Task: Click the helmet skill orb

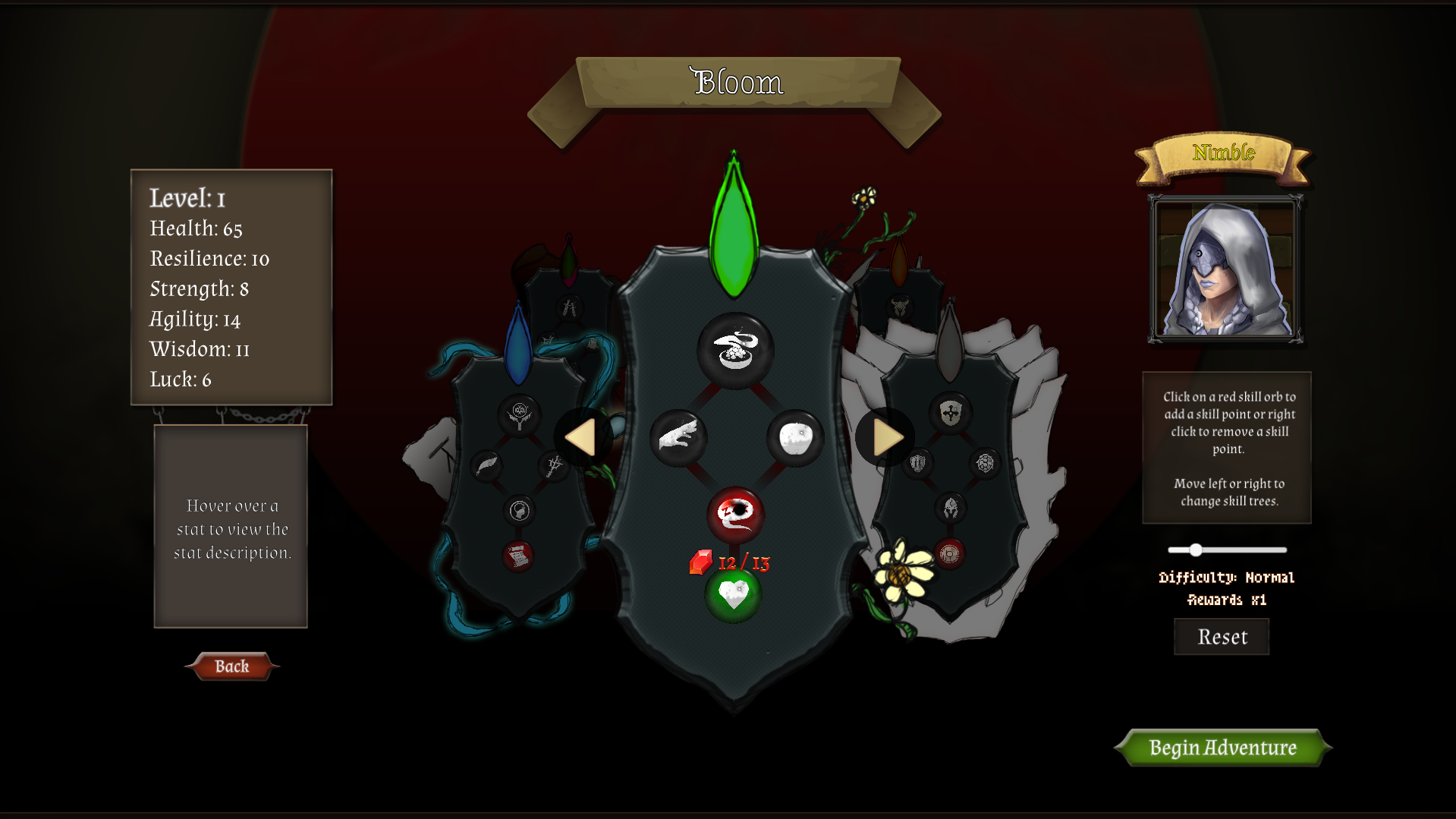Action: pyautogui.click(x=951, y=506)
